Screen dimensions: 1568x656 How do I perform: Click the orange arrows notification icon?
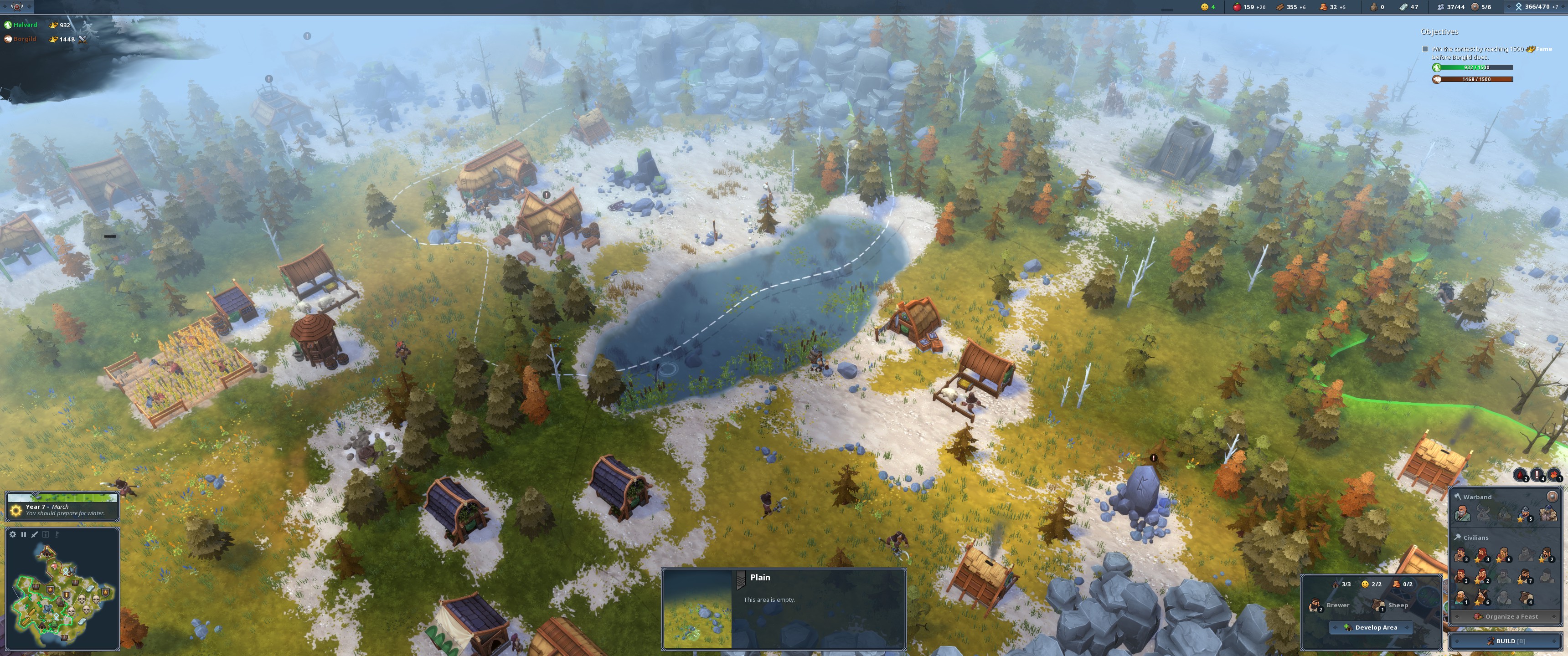click(x=1554, y=475)
